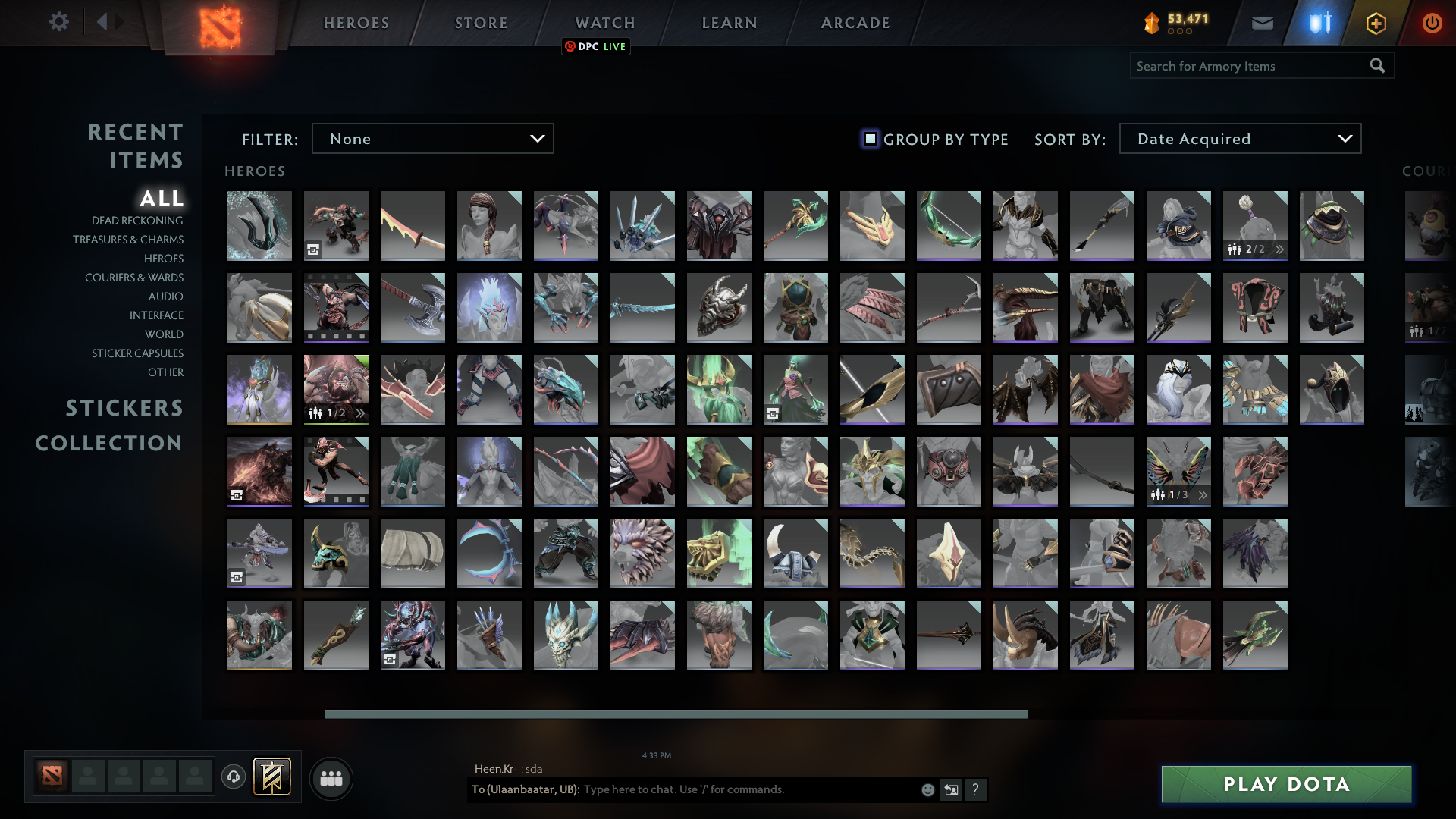Open the DPC LIVE link

click(x=596, y=46)
